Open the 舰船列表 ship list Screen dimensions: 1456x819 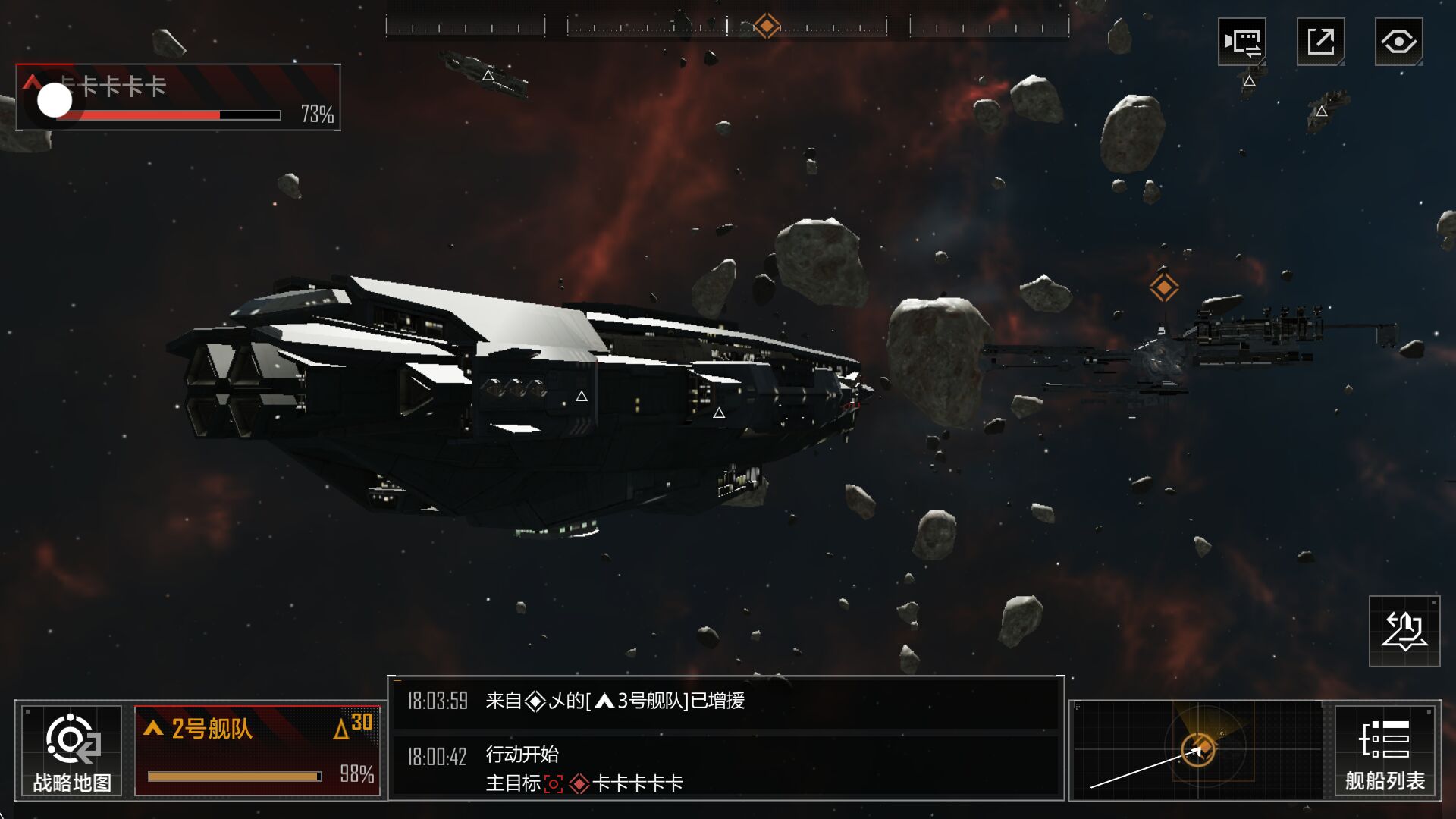click(x=1384, y=751)
